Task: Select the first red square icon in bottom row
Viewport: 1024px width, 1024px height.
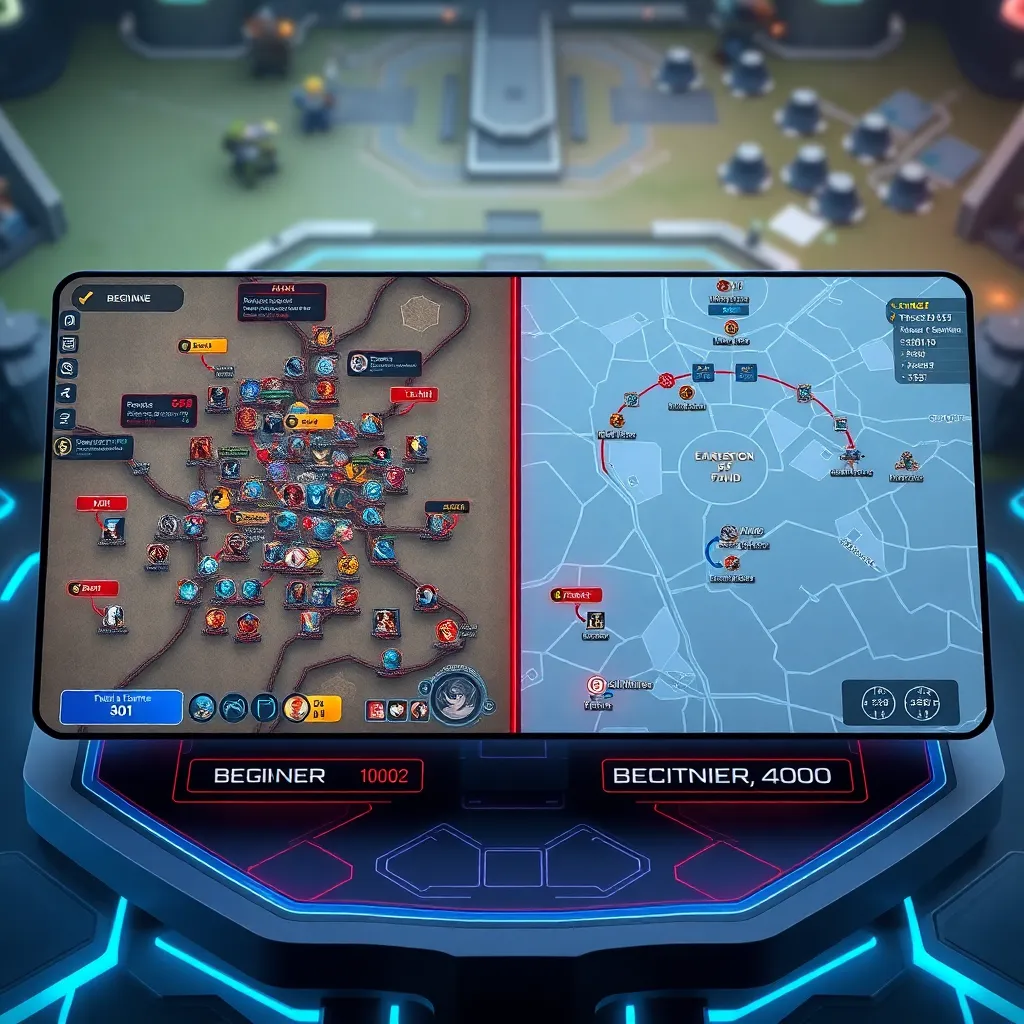Action: [376, 710]
